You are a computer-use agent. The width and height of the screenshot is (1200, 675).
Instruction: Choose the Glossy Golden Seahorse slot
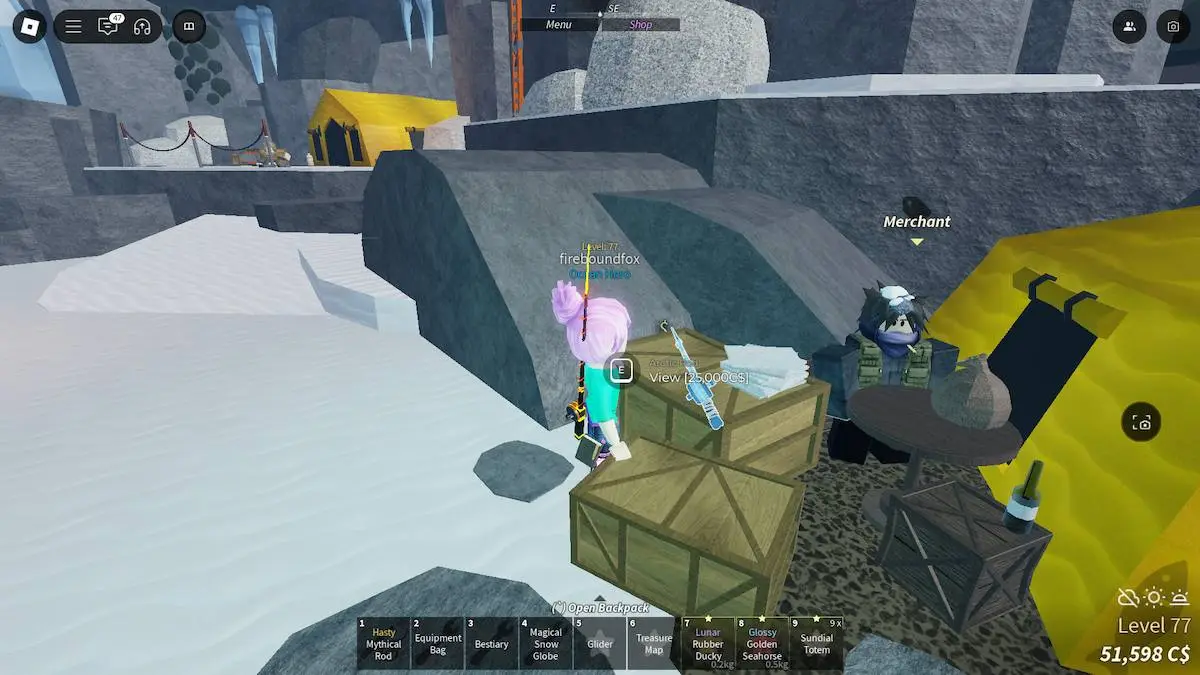(x=762, y=643)
